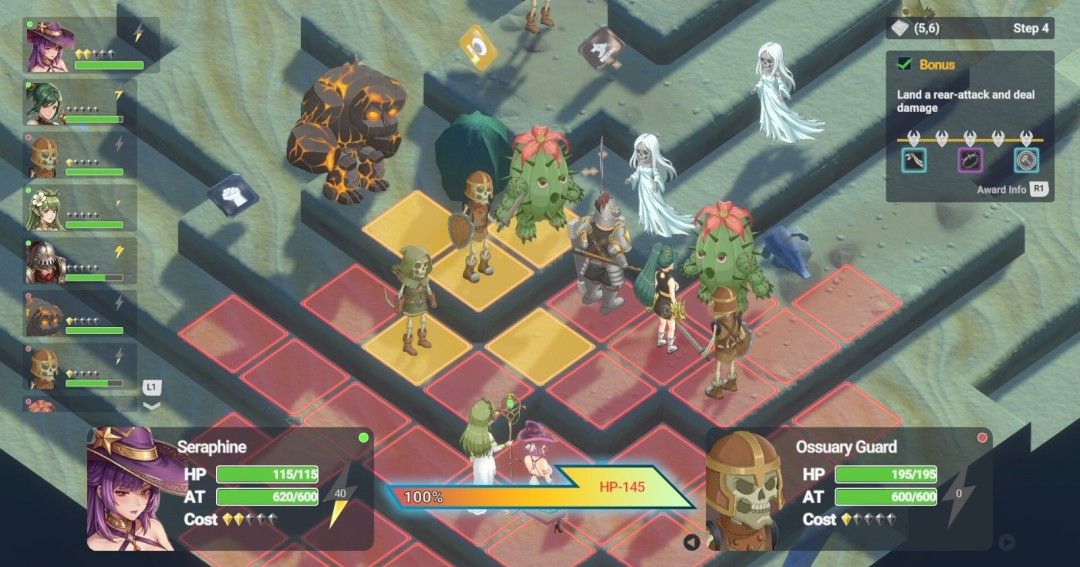Pick the flower-haired elf in the turn list

tap(44, 208)
